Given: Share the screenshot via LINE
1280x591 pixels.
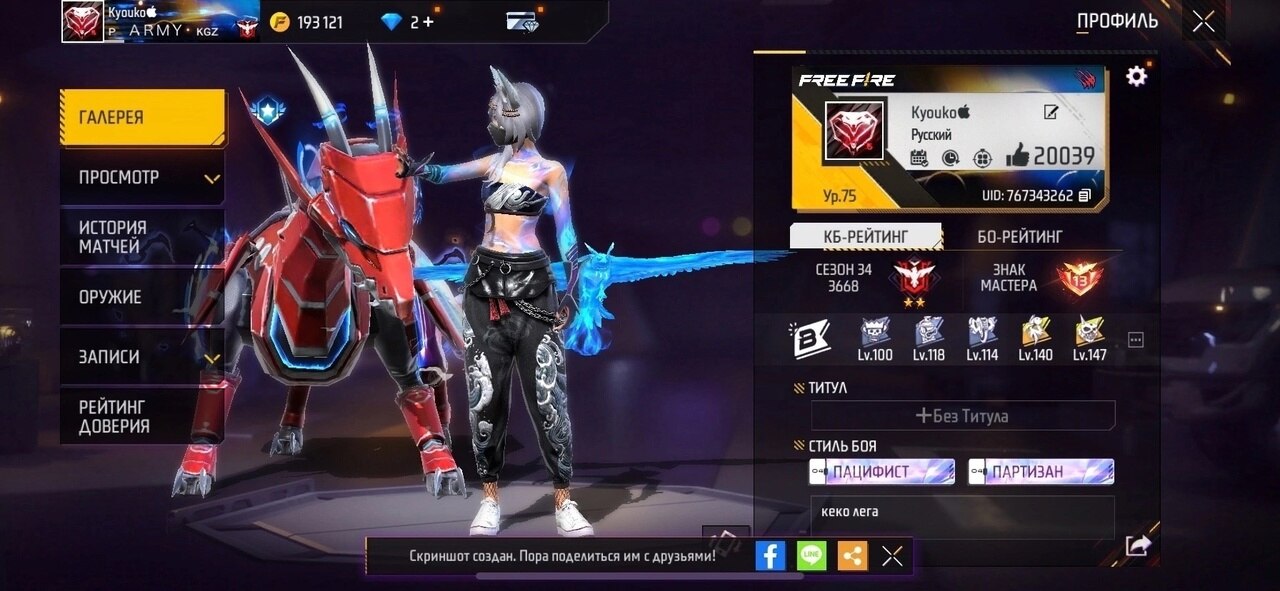Looking at the screenshot, I should (x=812, y=556).
